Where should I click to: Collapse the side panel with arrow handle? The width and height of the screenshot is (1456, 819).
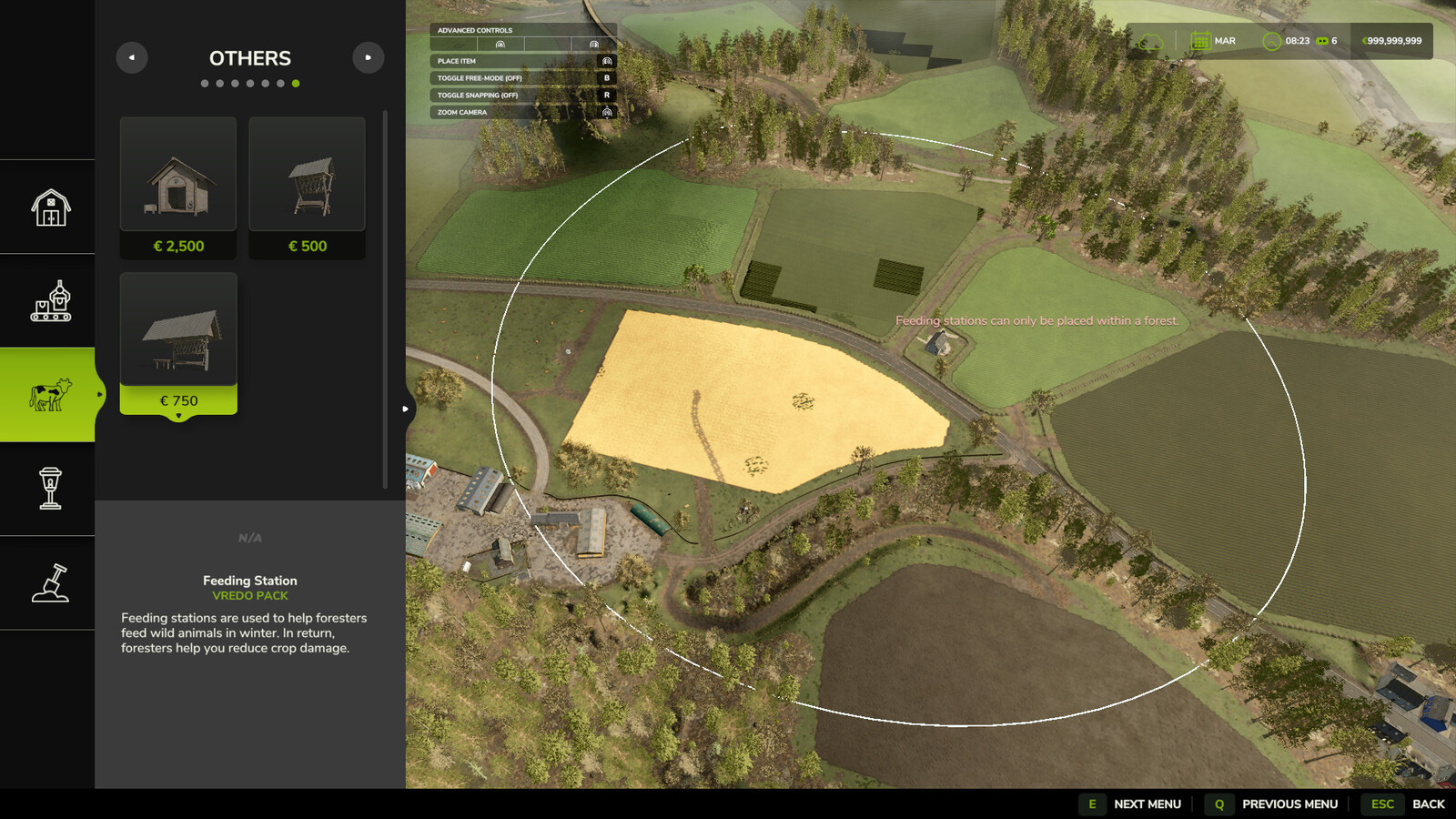pos(406,409)
